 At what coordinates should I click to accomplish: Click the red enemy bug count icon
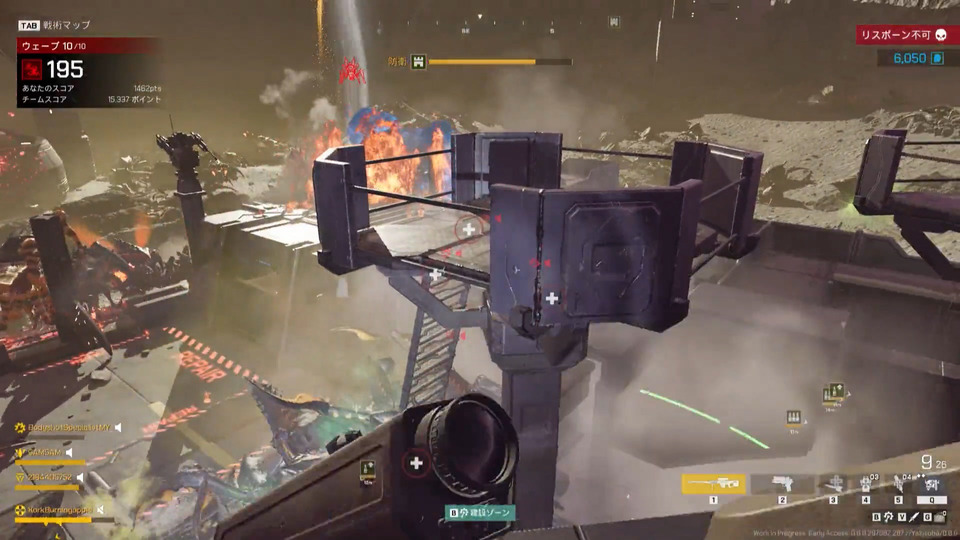coord(32,69)
